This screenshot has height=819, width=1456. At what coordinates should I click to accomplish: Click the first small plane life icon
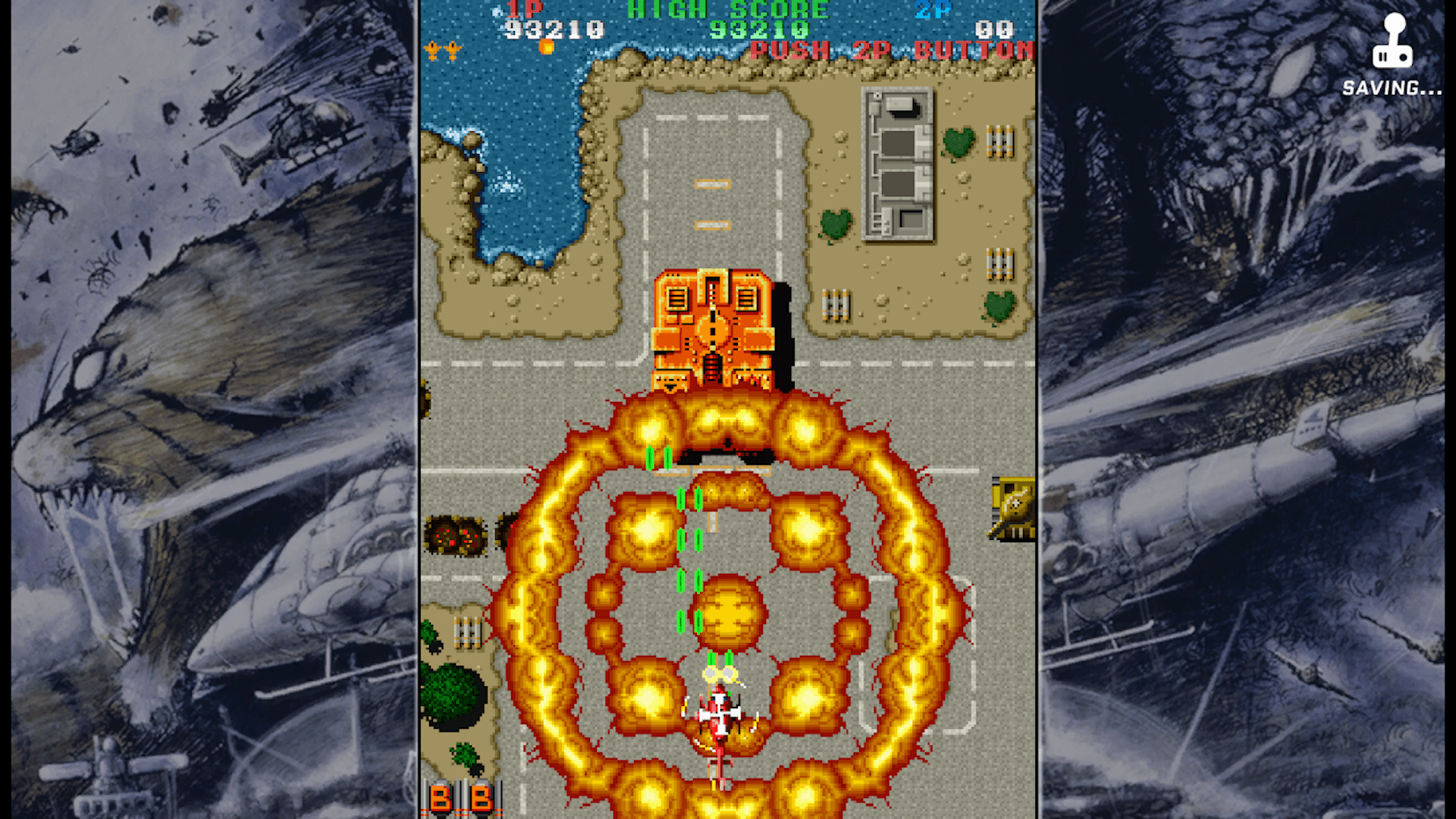[434, 51]
